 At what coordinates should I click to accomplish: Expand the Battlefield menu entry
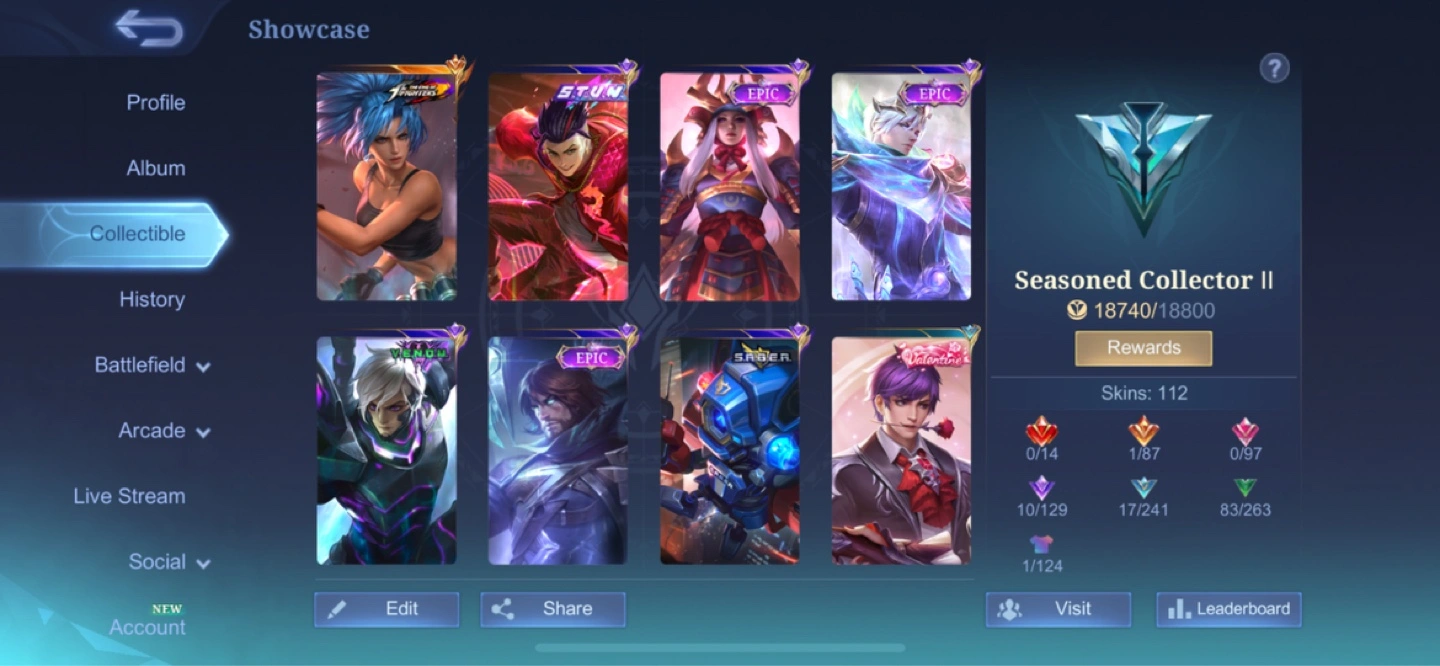click(152, 365)
